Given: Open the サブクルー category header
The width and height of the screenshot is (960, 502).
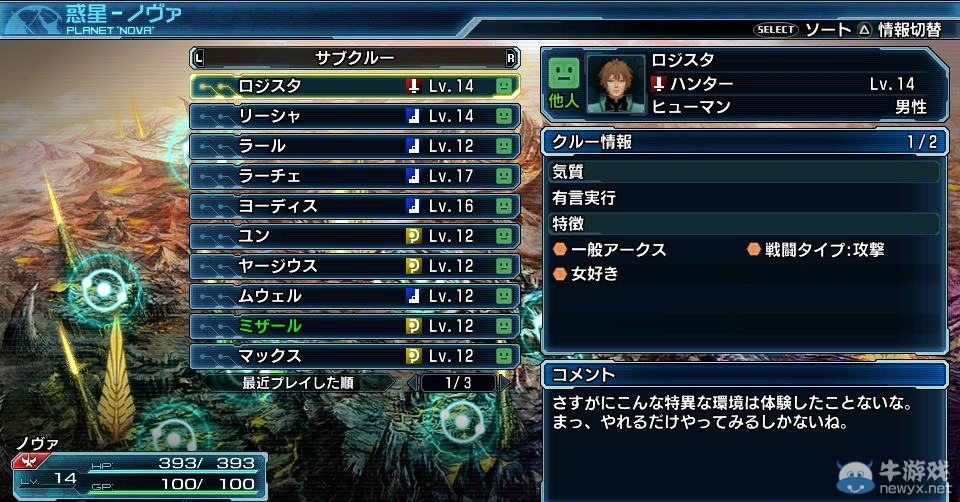Looking at the screenshot, I should click(354, 57).
